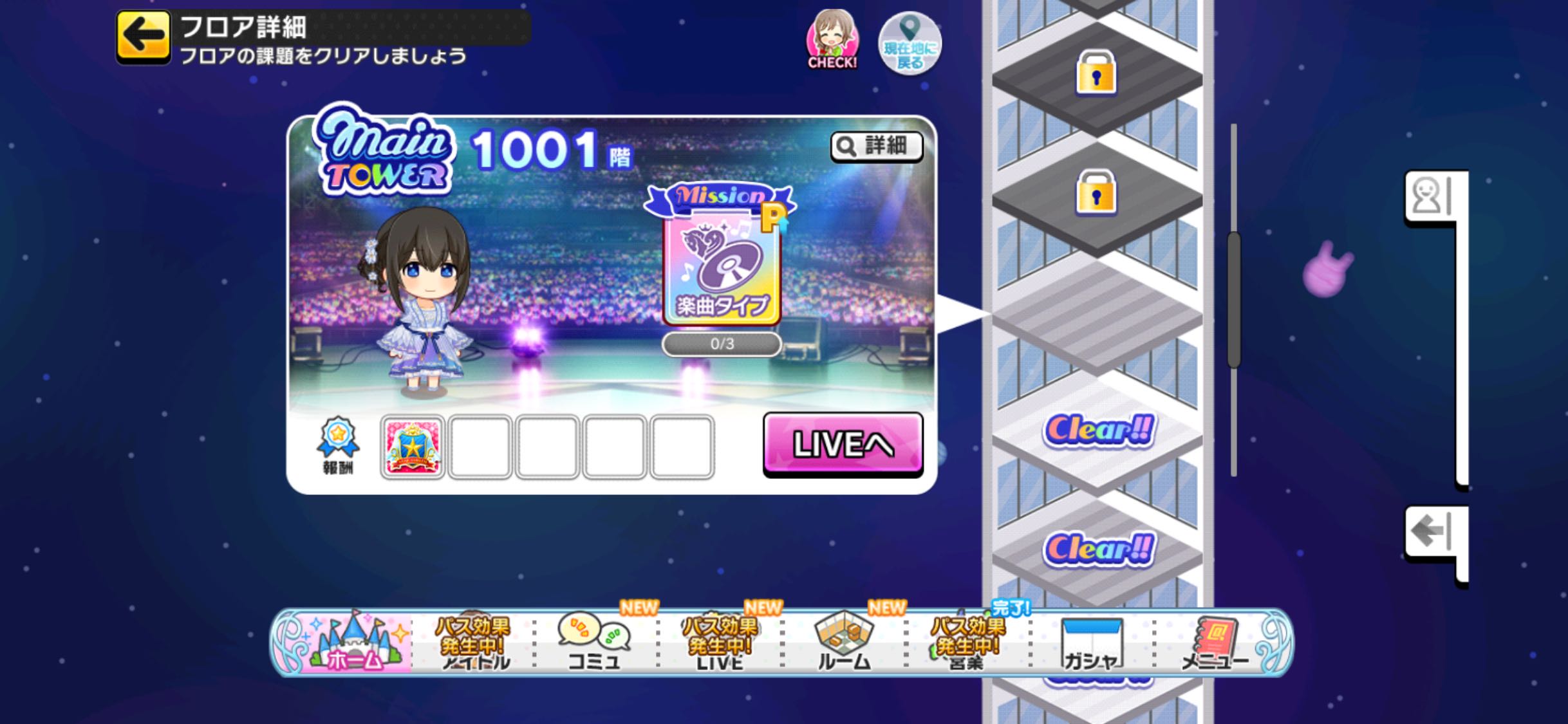Click the tower scrollbar handle
This screenshot has width=1568, height=724.
pos(1234,300)
